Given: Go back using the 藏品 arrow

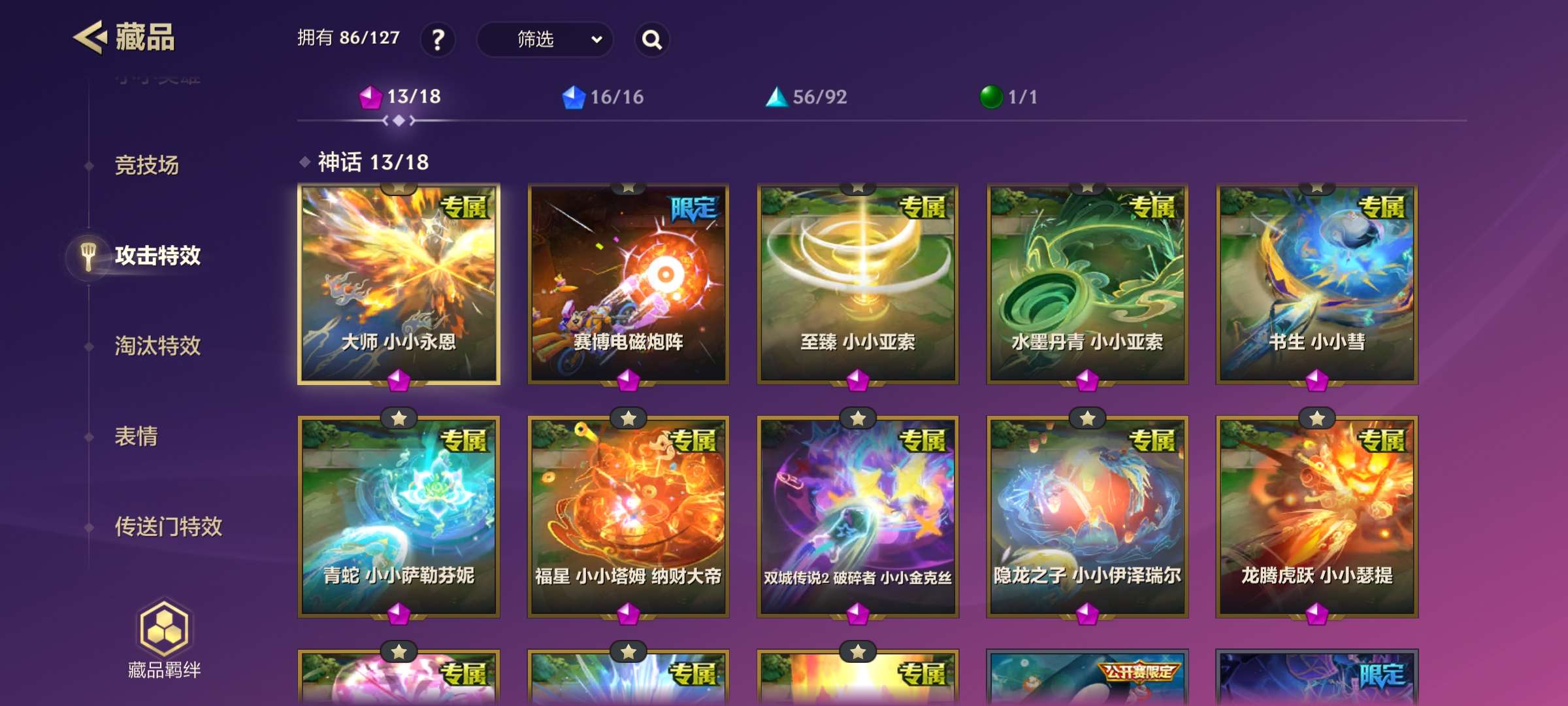Looking at the screenshot, I should click(90, 37).
